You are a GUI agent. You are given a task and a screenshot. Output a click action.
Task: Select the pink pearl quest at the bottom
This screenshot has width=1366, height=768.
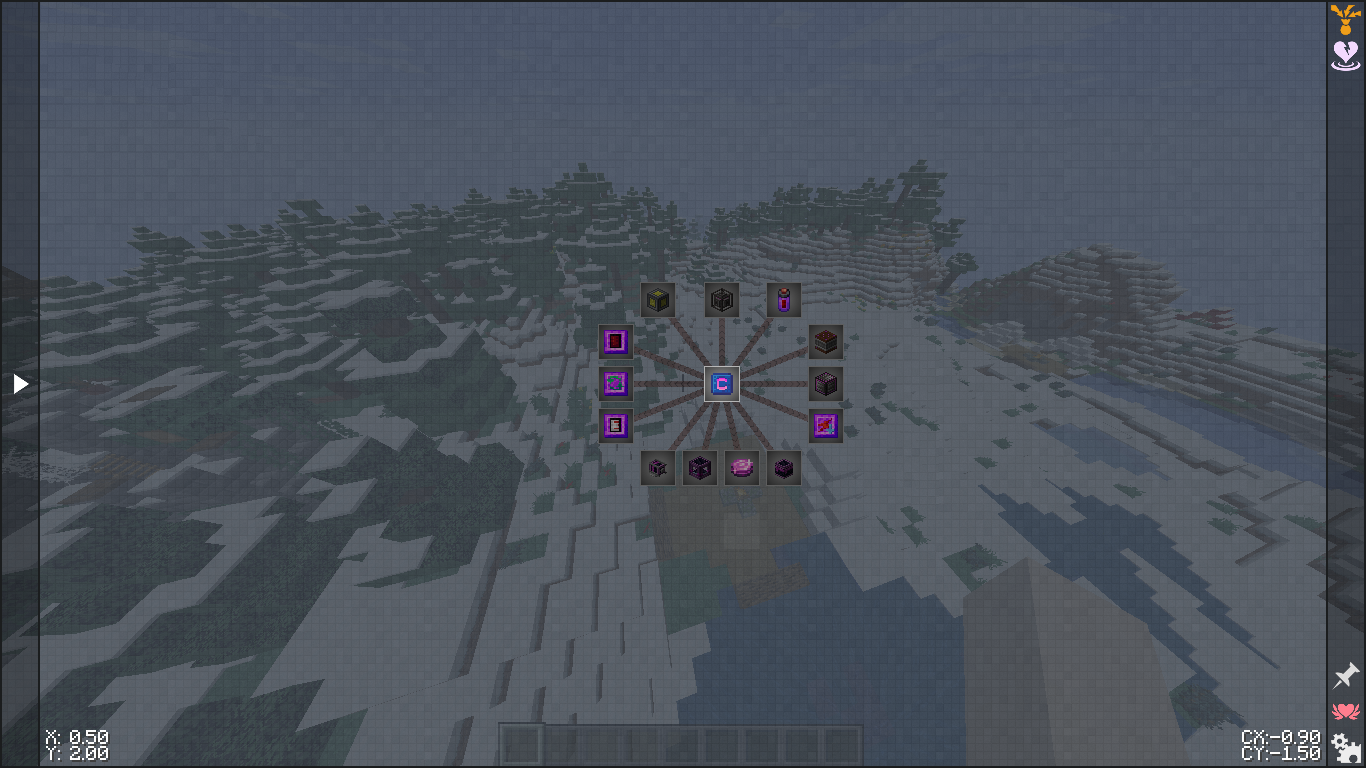tap(742, 467)
